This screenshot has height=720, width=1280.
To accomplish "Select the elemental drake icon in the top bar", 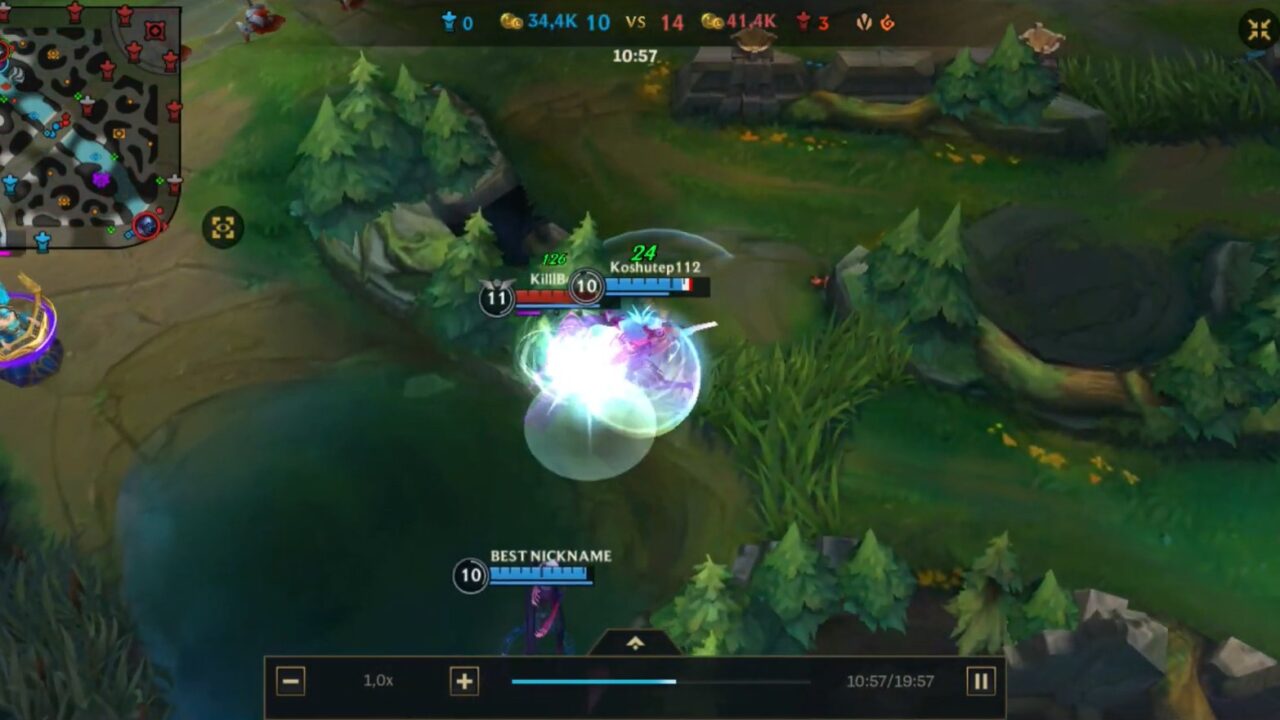I will pos(864,20).
